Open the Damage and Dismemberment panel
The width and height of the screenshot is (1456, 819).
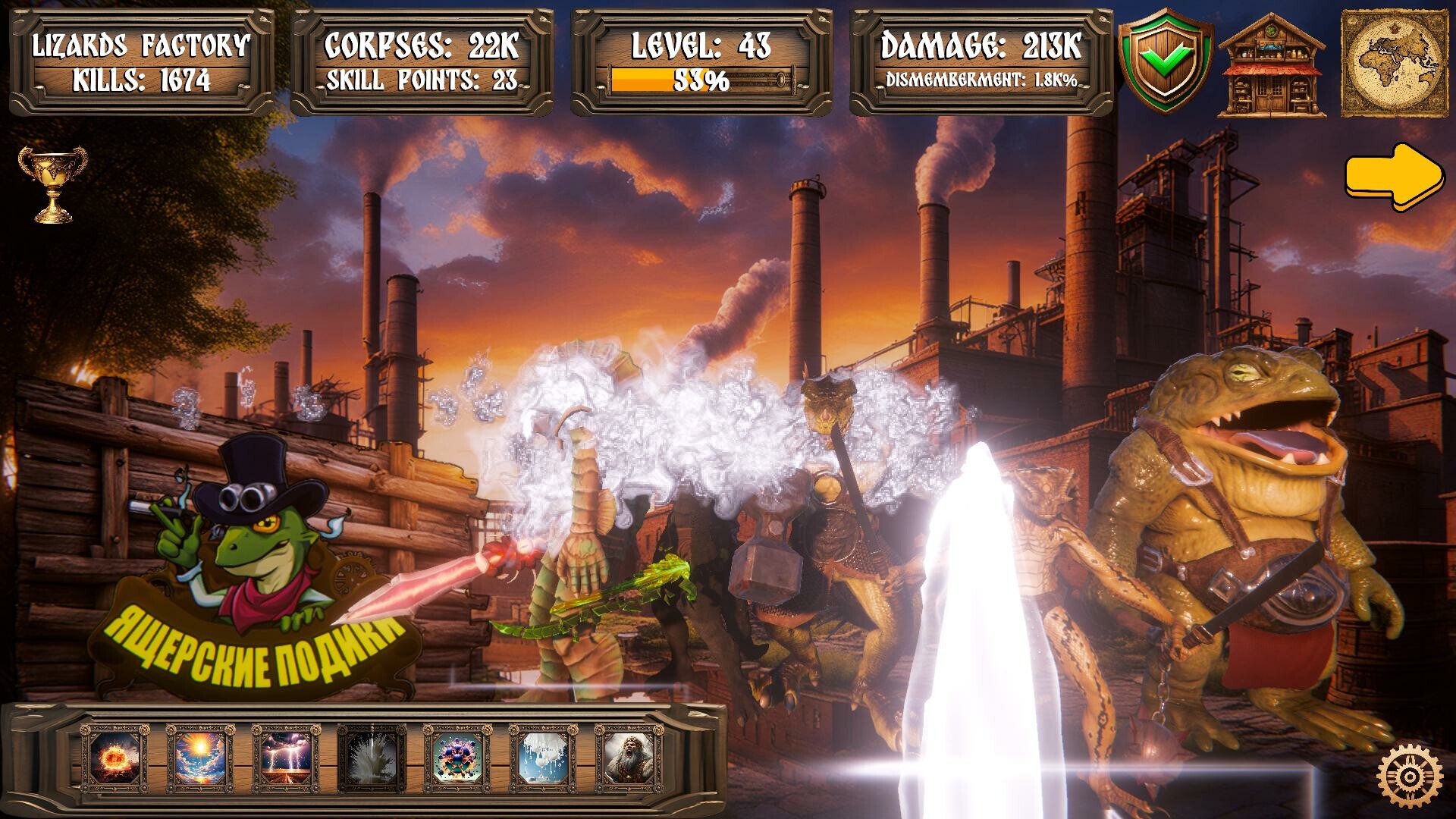[981, 62]
